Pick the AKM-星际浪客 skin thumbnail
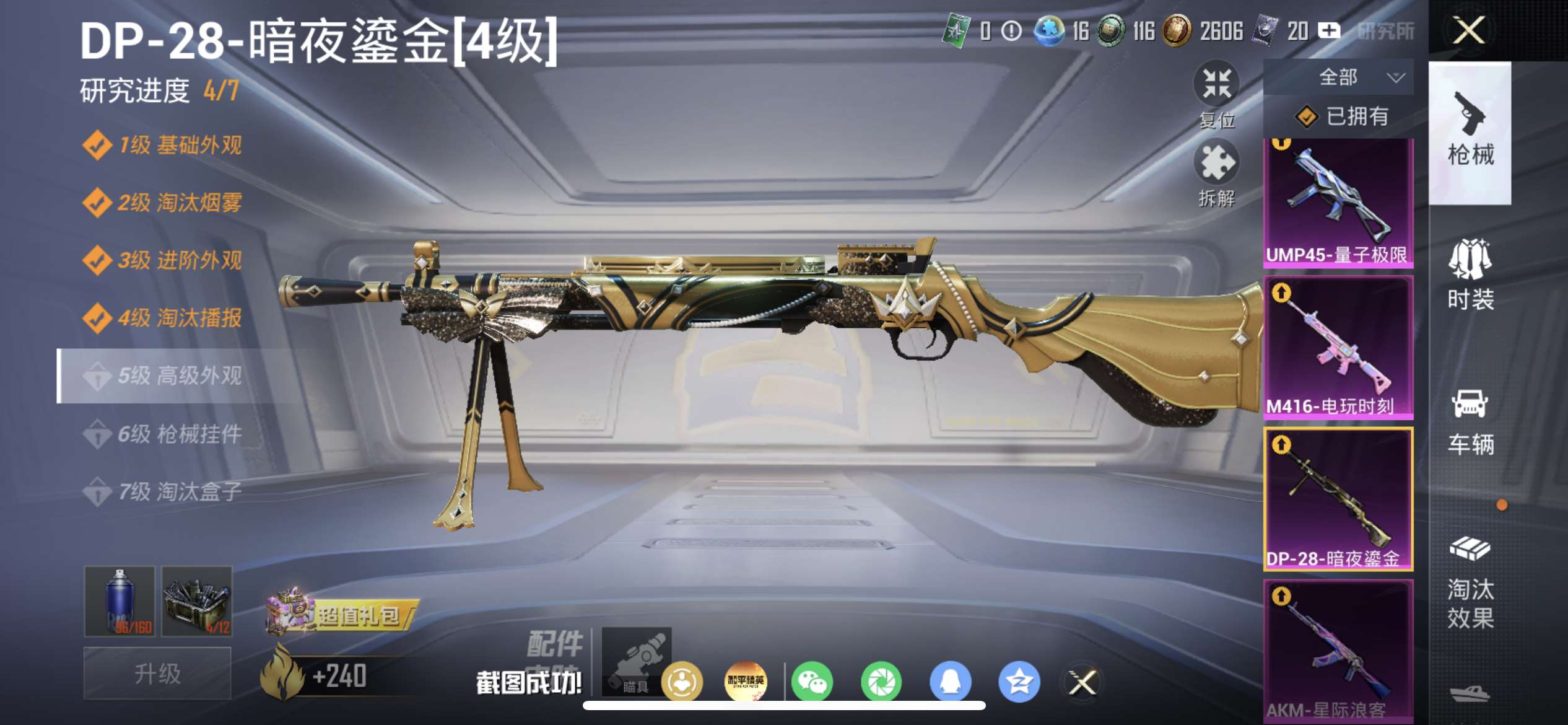Image resolution: width=1568 pixels, height=725 pixels. (1338, 650)
